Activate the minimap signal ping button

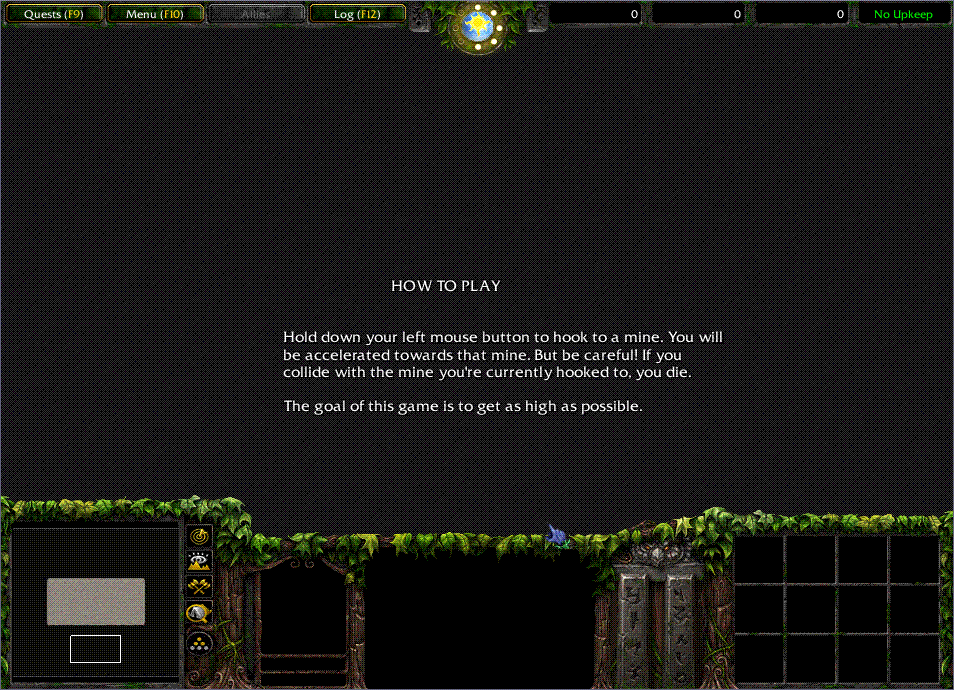pyautogui.click(x=199, y=537)
